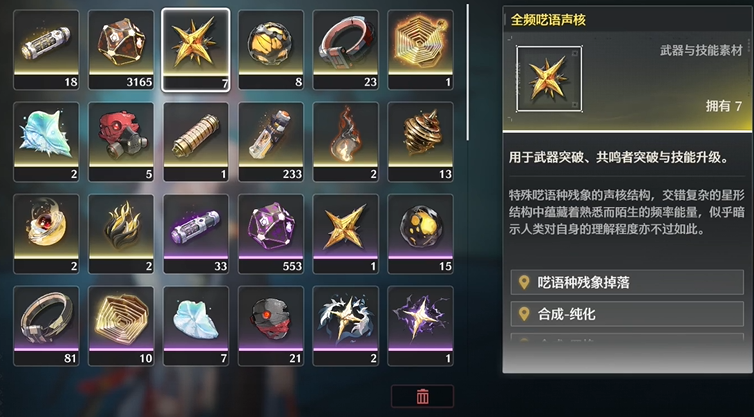Viewport: 754px width, 417px height.
Task: Click the red trash can discard button
Action: click(422, 396)
